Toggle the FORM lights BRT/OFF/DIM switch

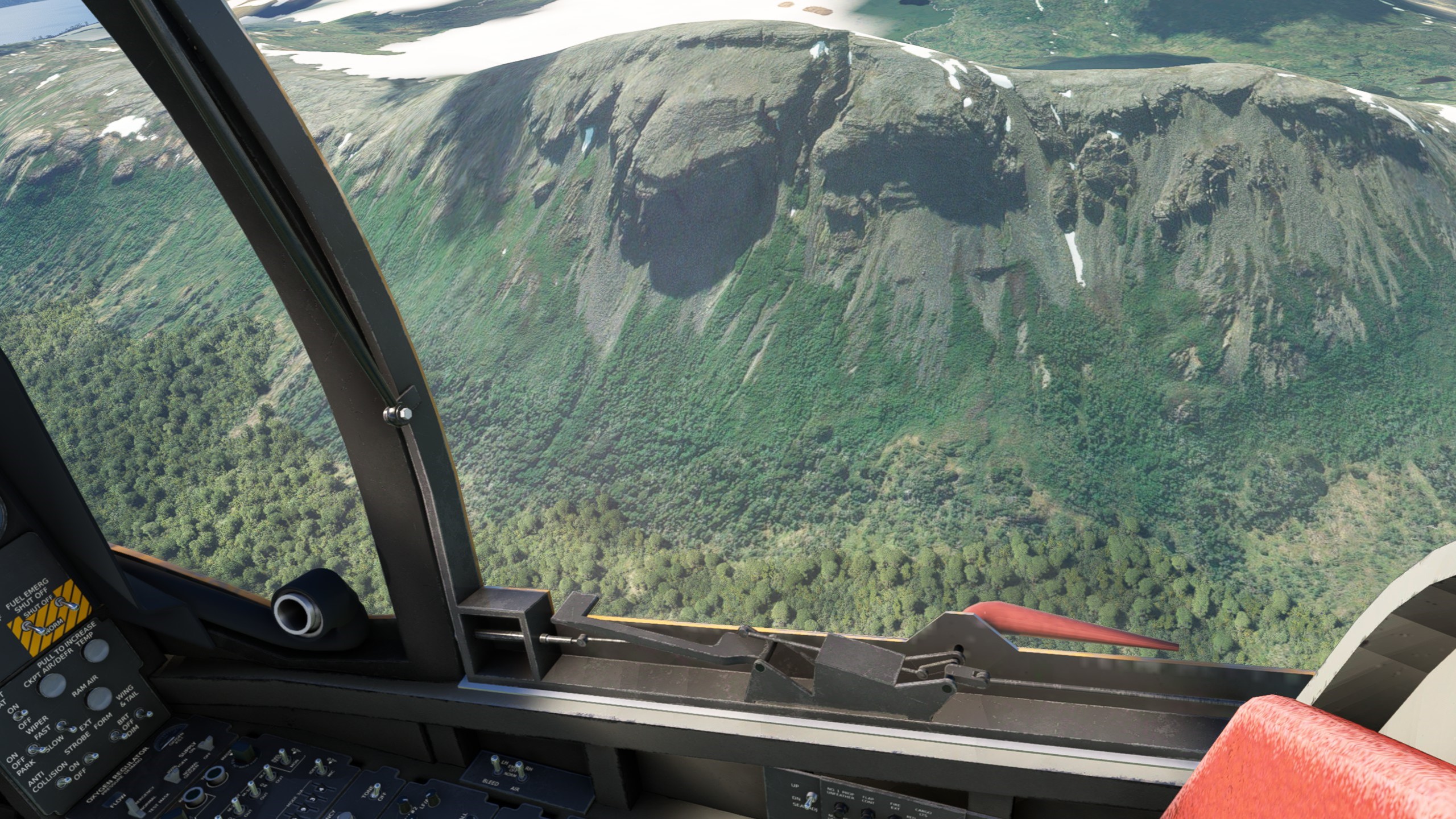coord(117,736)
